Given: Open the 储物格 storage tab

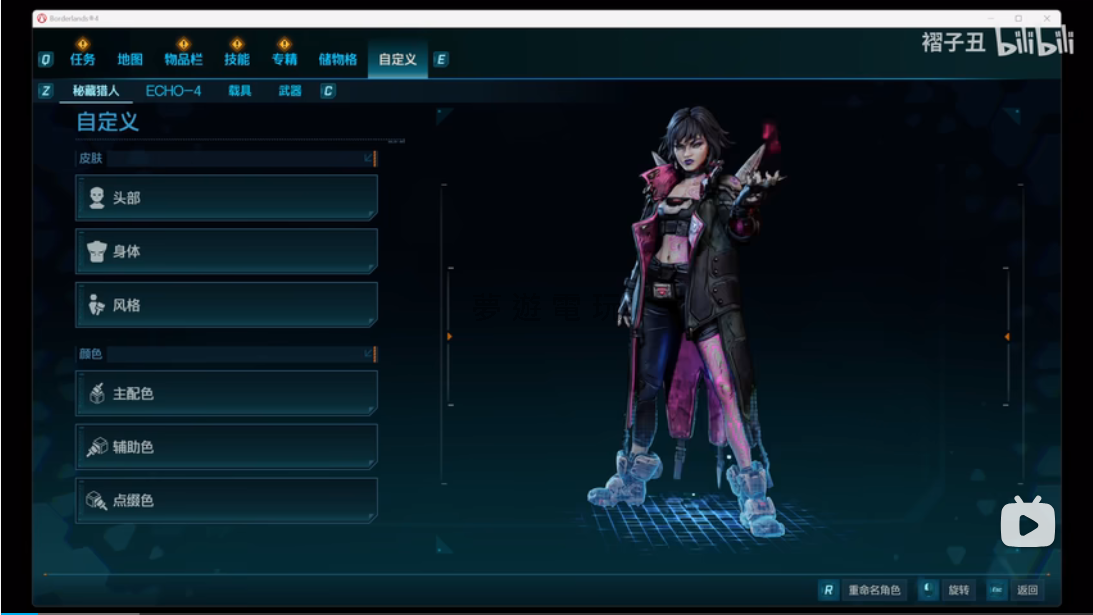Looking at the screenshot, I should coord(338,60).
